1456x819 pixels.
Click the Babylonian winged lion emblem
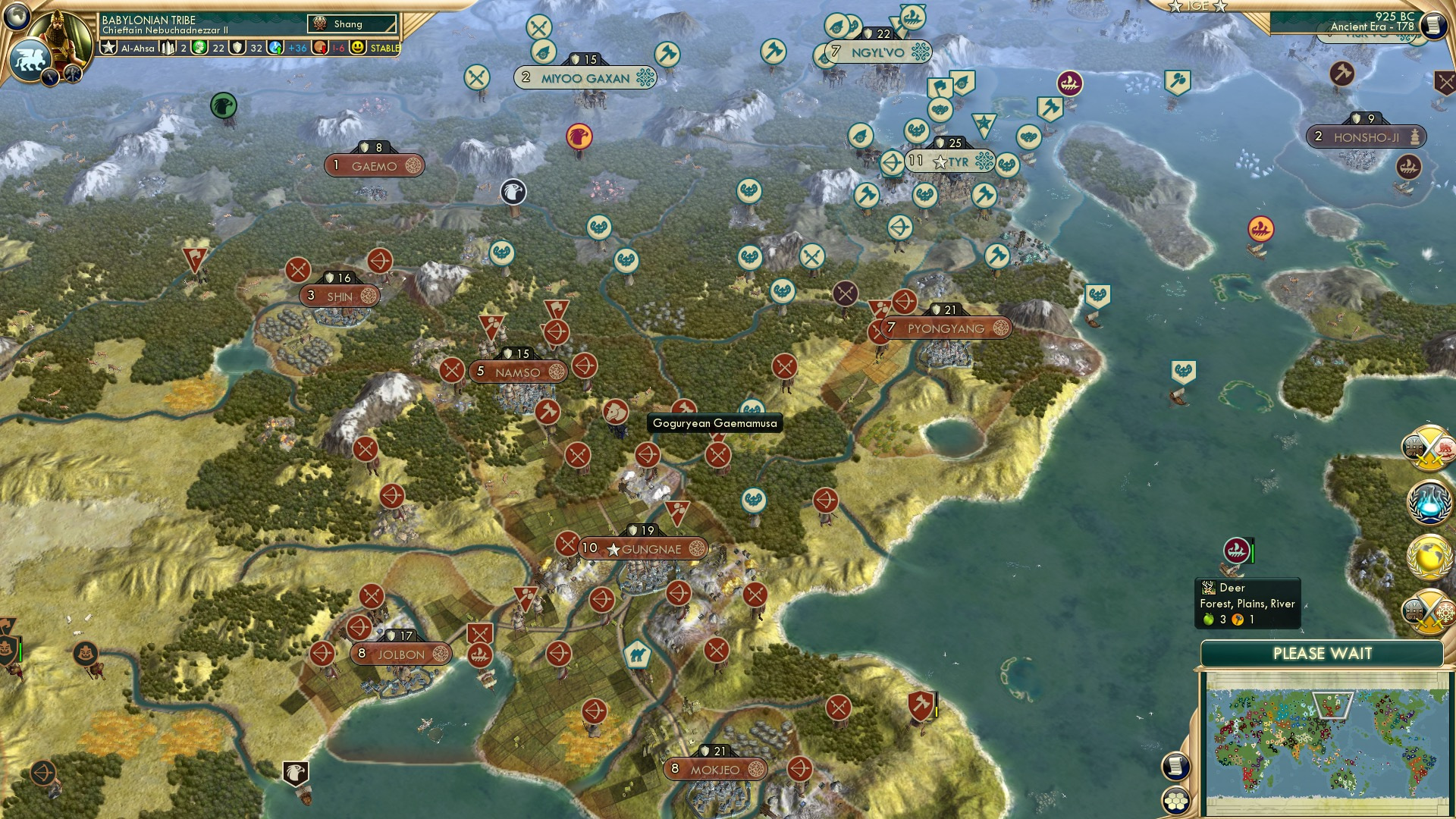tap(30, 58)
